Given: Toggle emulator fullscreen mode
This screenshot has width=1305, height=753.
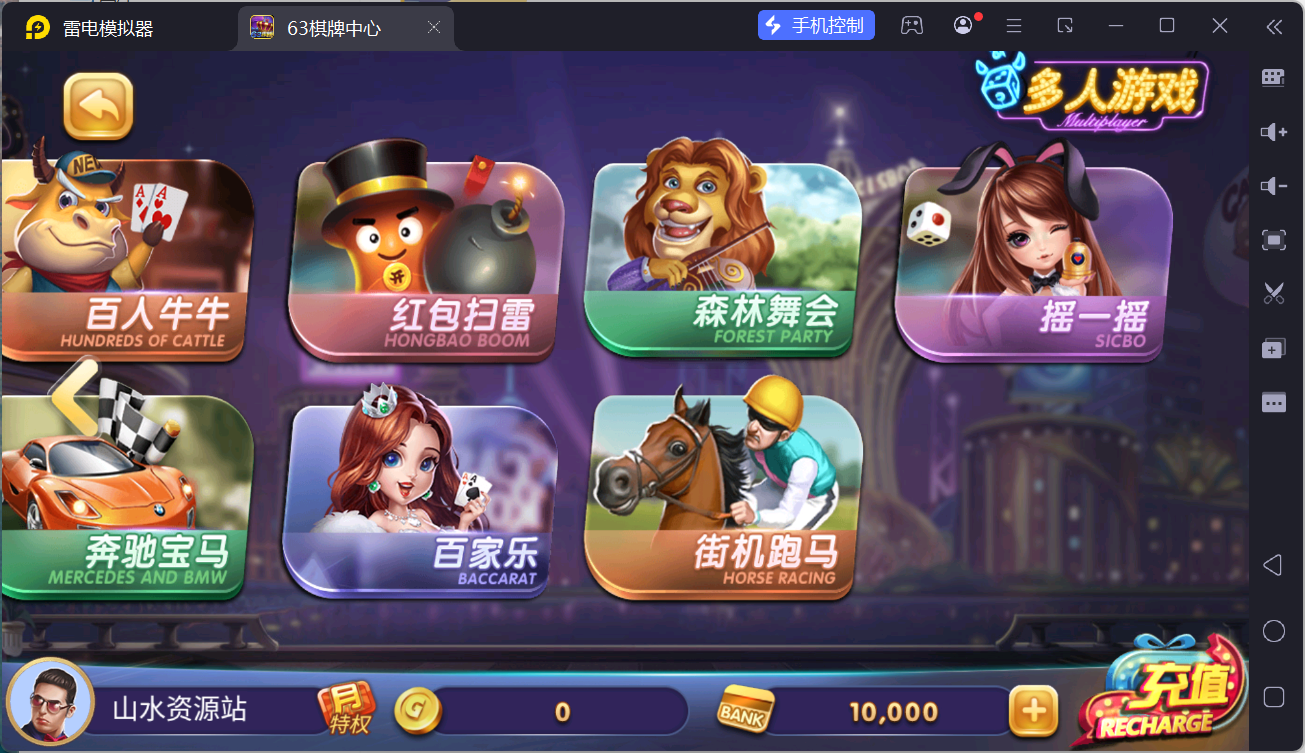Looking at the screenshot, I should [1272, 240].
